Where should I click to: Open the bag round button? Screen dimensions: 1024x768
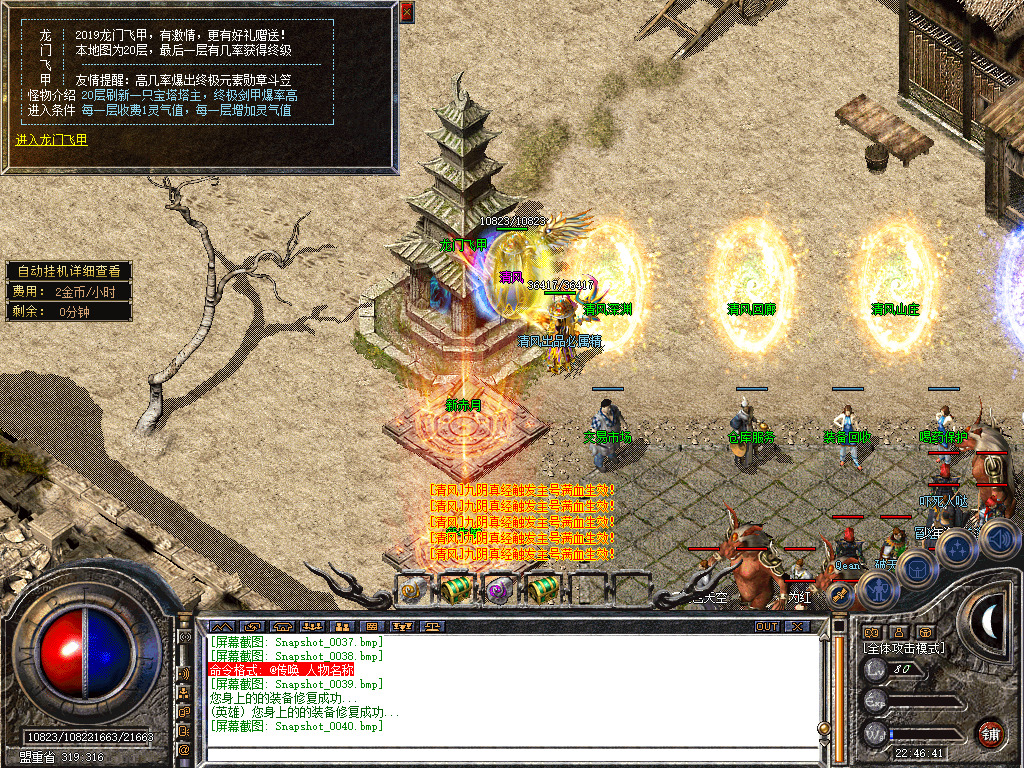coord(916,569)
